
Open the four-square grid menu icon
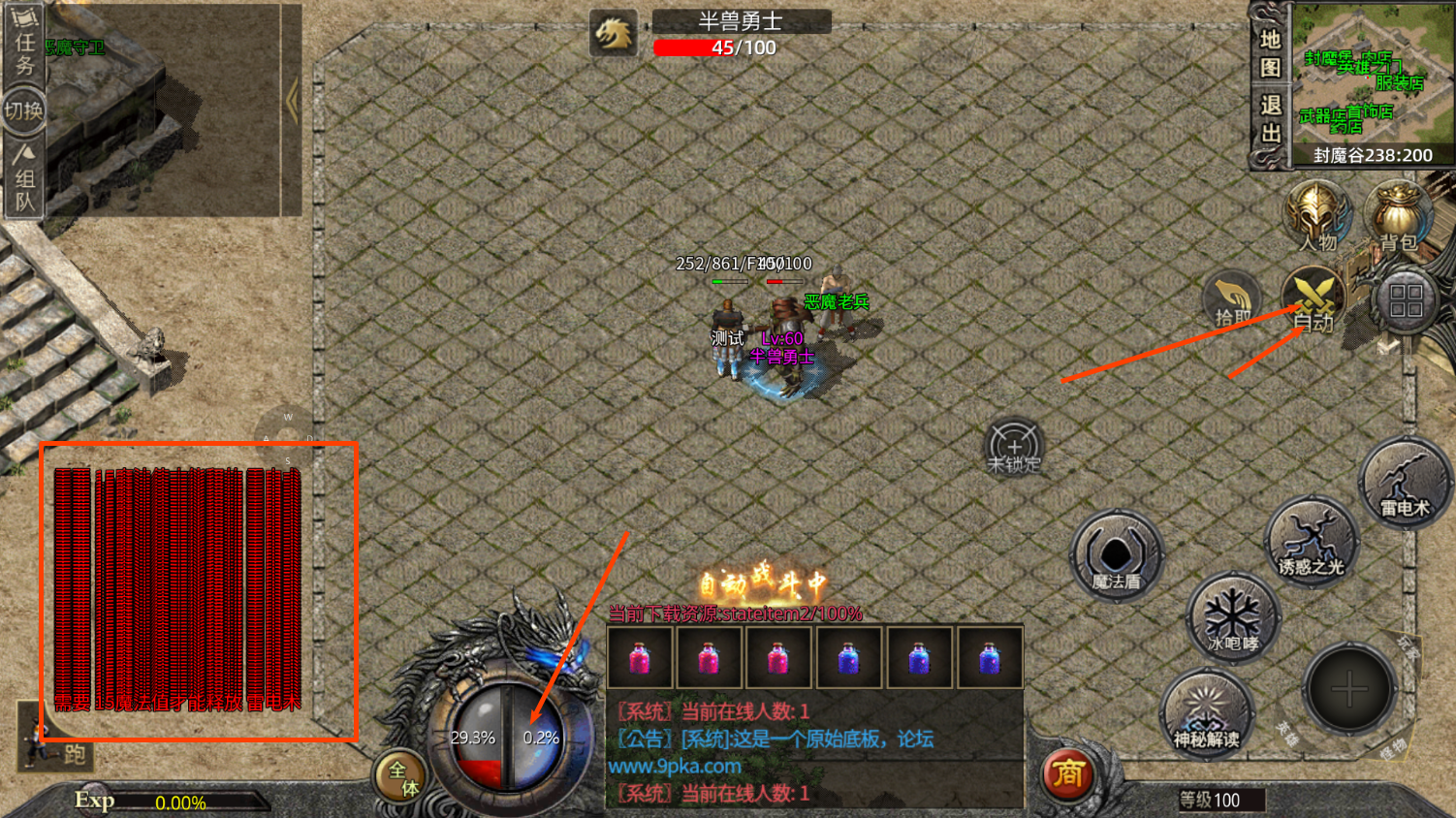click(x=1406, y=300)
